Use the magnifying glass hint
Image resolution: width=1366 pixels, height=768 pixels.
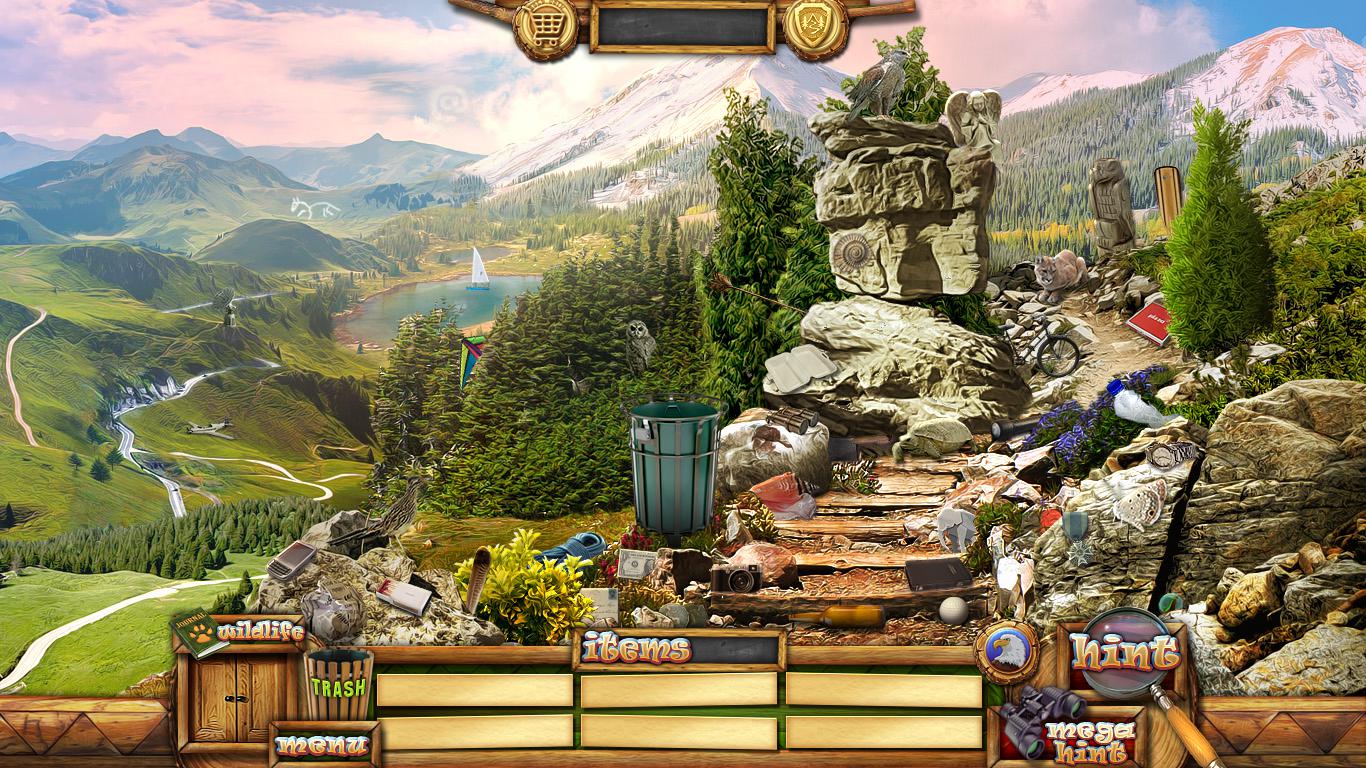click(x=1125, y=653)
